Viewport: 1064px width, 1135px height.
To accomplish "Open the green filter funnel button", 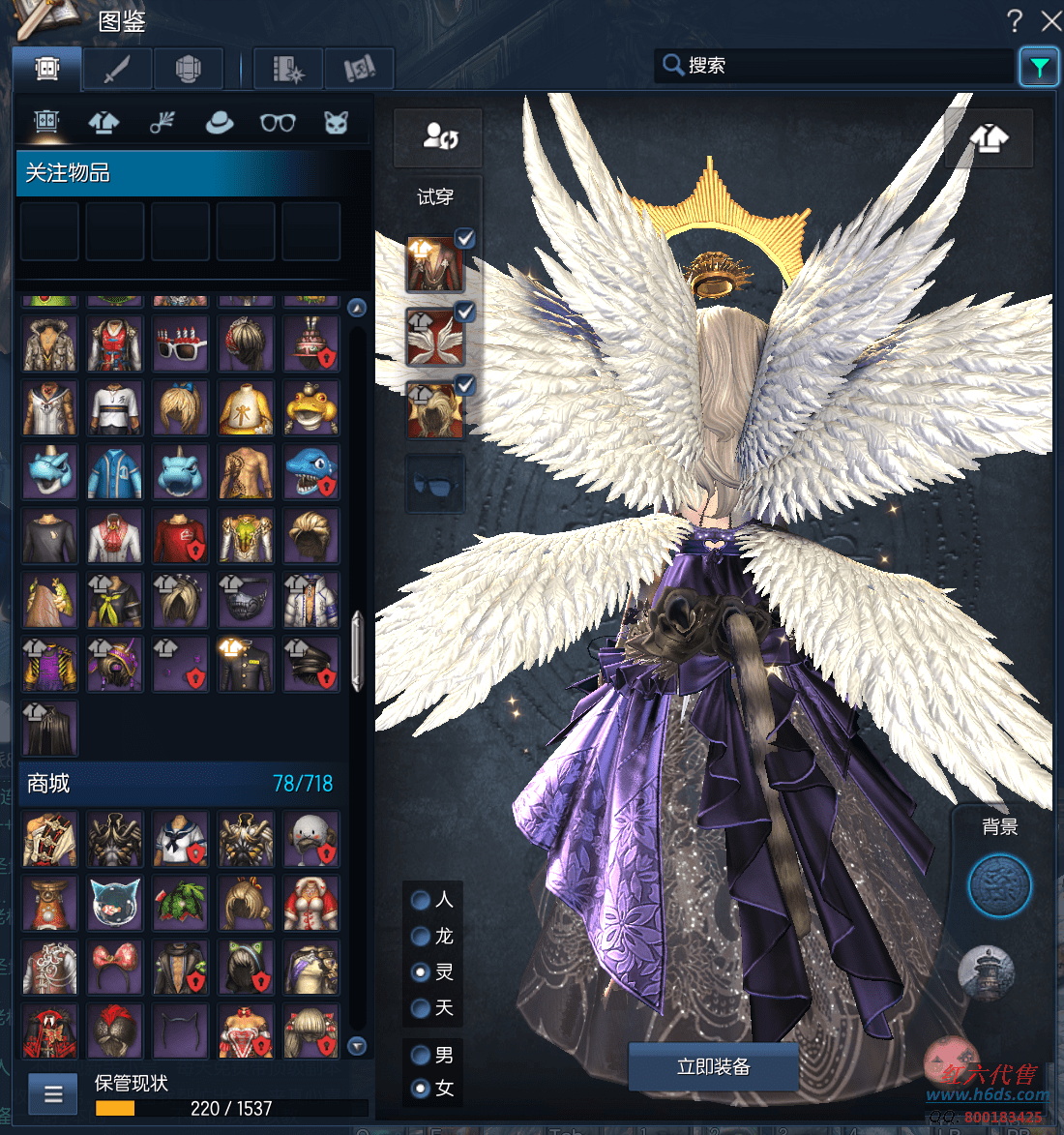I will click(x=1039, y=67).
